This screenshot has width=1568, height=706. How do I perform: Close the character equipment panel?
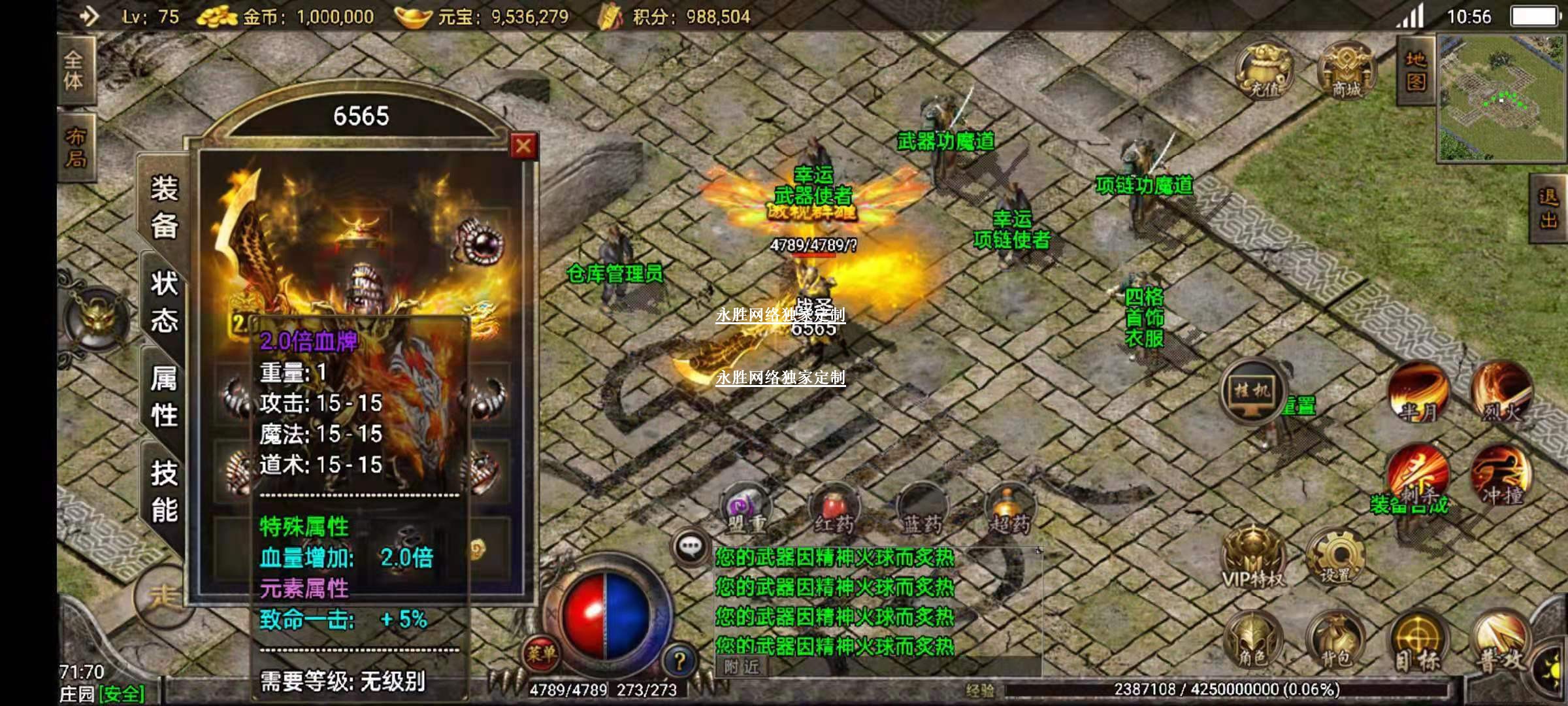[x=523, y=146]
